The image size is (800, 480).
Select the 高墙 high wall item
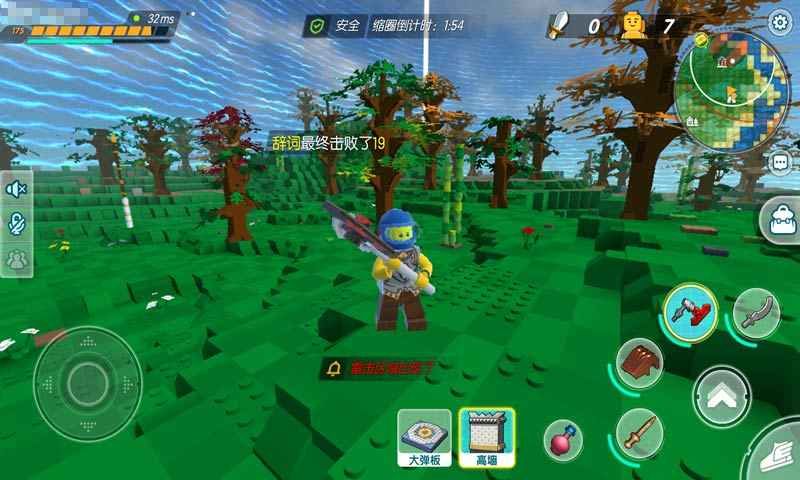click(487, 438)
